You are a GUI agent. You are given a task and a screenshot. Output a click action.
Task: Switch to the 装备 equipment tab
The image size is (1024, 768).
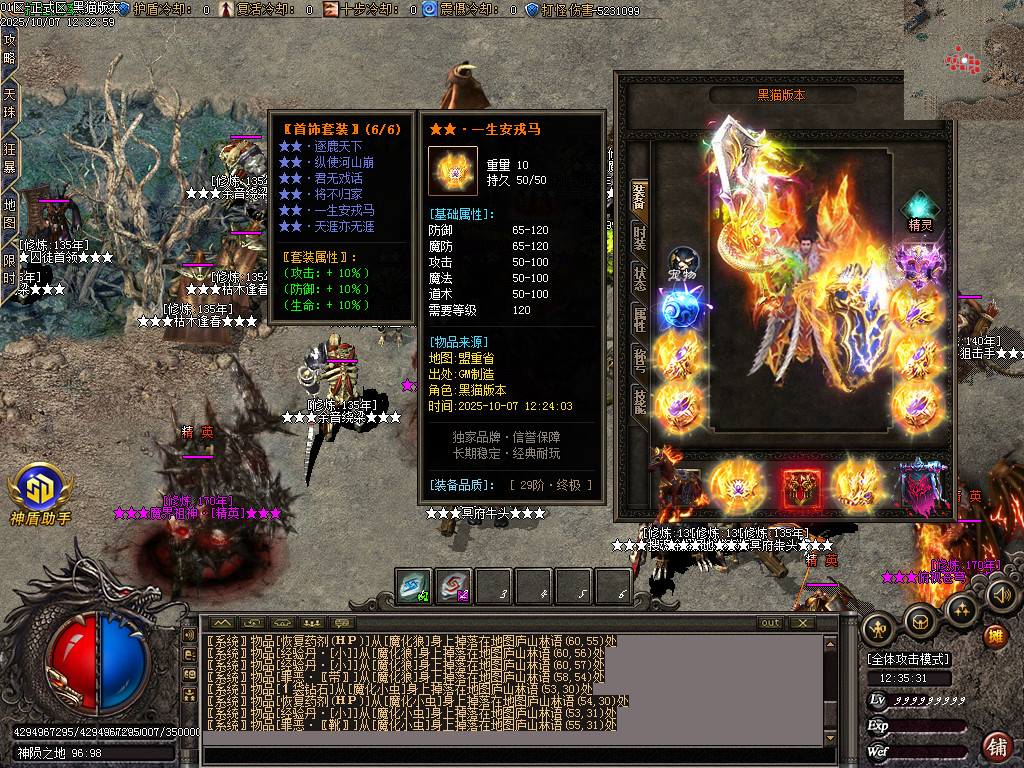639,196
